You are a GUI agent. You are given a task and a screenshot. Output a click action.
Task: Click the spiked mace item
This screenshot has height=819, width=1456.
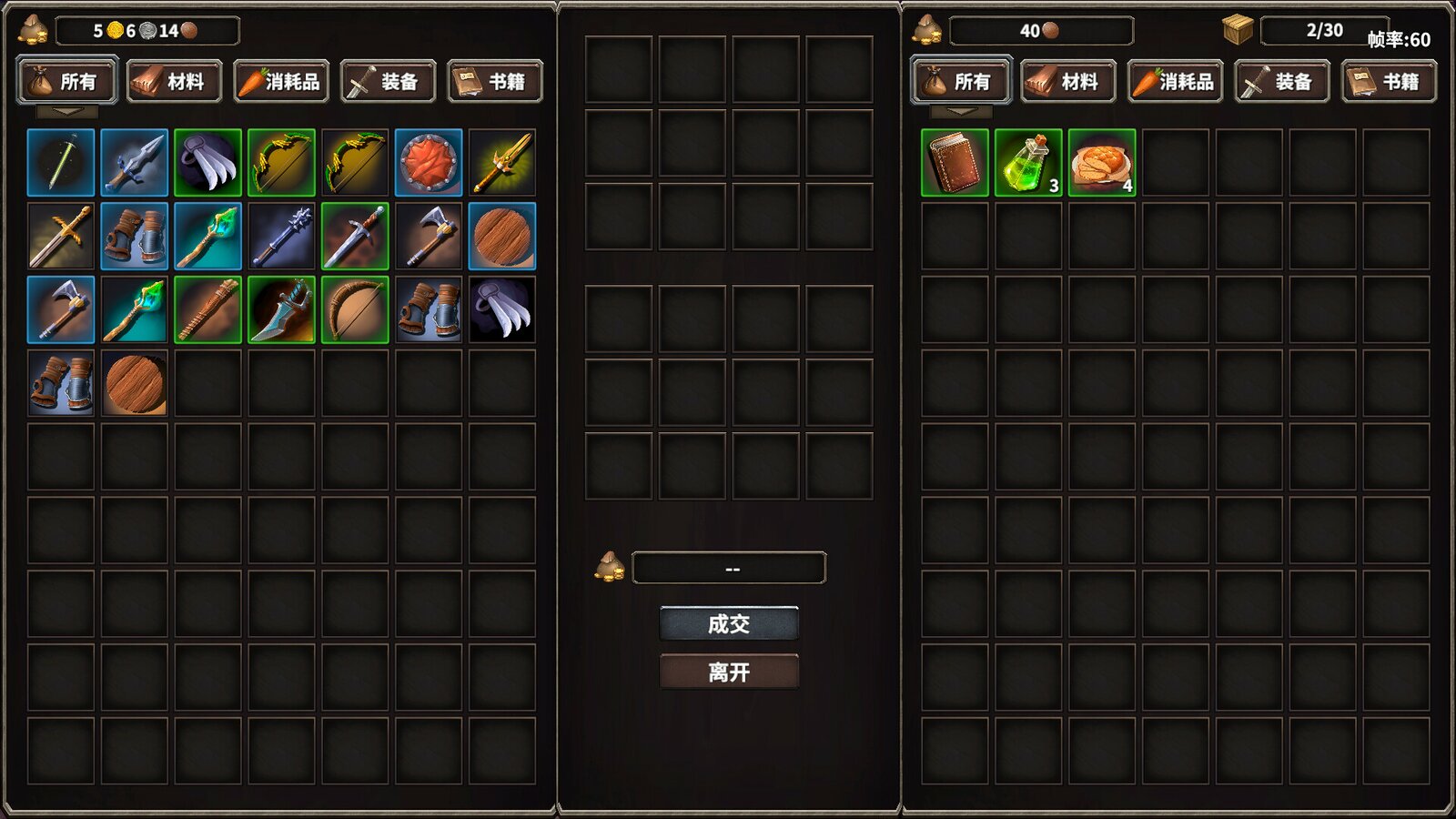tap(281, 237)
